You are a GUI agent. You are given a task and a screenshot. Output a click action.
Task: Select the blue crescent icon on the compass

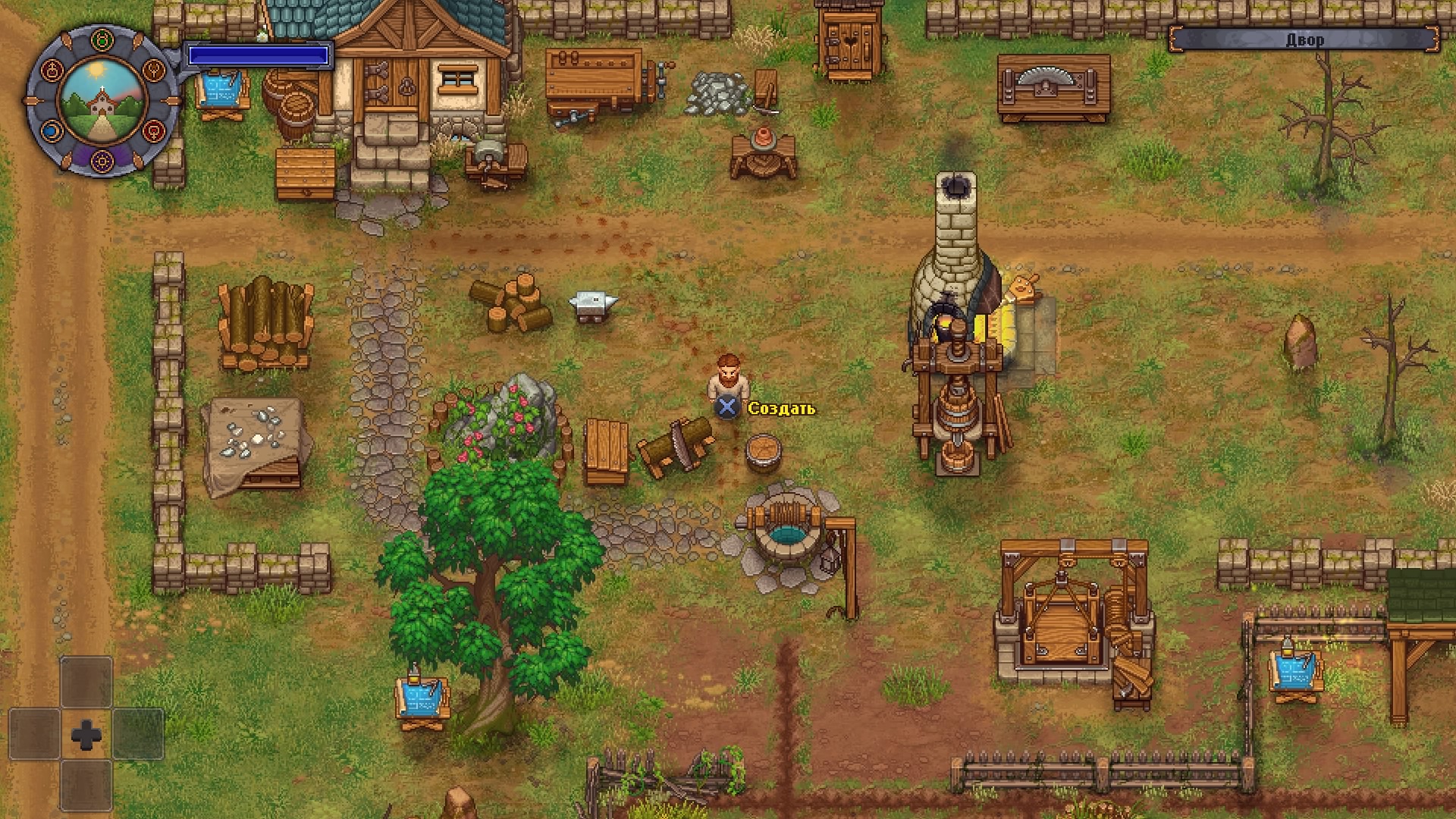click(x=52, y=132)
